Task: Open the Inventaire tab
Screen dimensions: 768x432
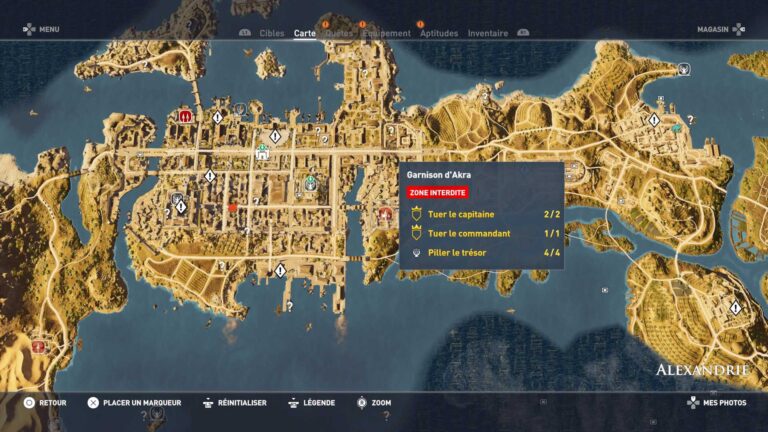Action: click(487, 33)
